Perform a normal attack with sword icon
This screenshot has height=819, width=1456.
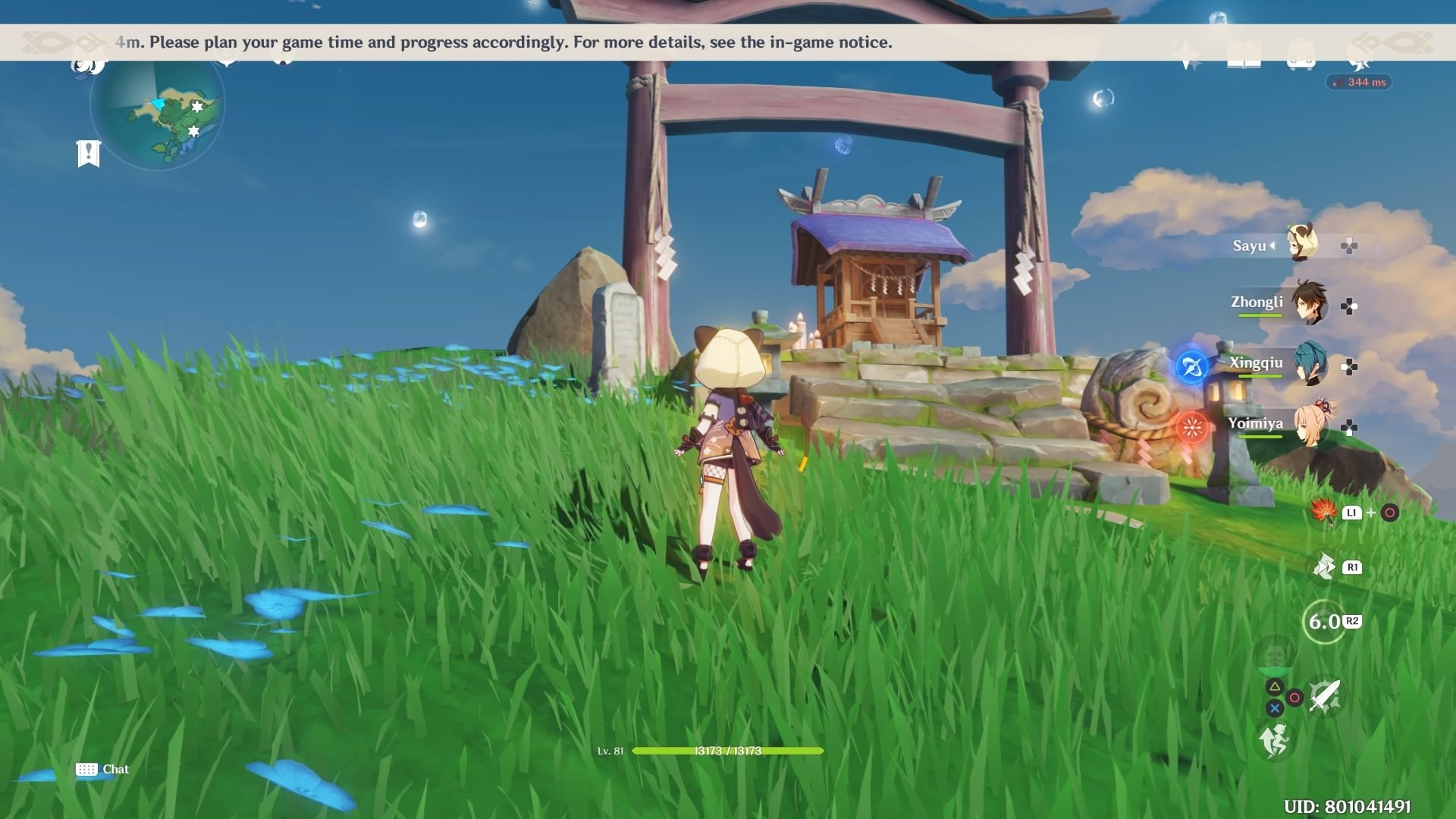[1324, 696]
